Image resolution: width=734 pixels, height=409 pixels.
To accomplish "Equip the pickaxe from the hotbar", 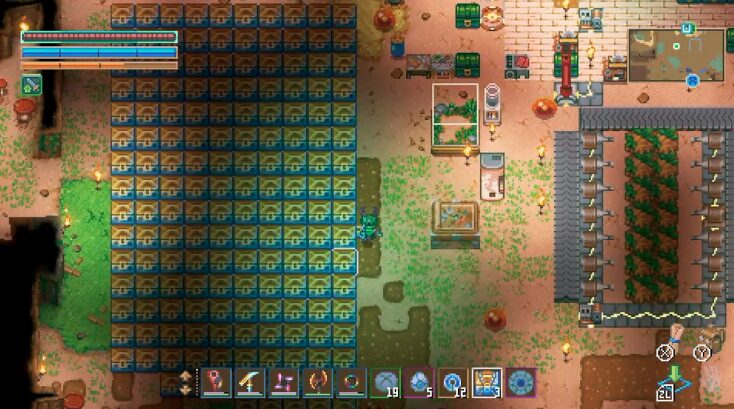I will (249, 382).
